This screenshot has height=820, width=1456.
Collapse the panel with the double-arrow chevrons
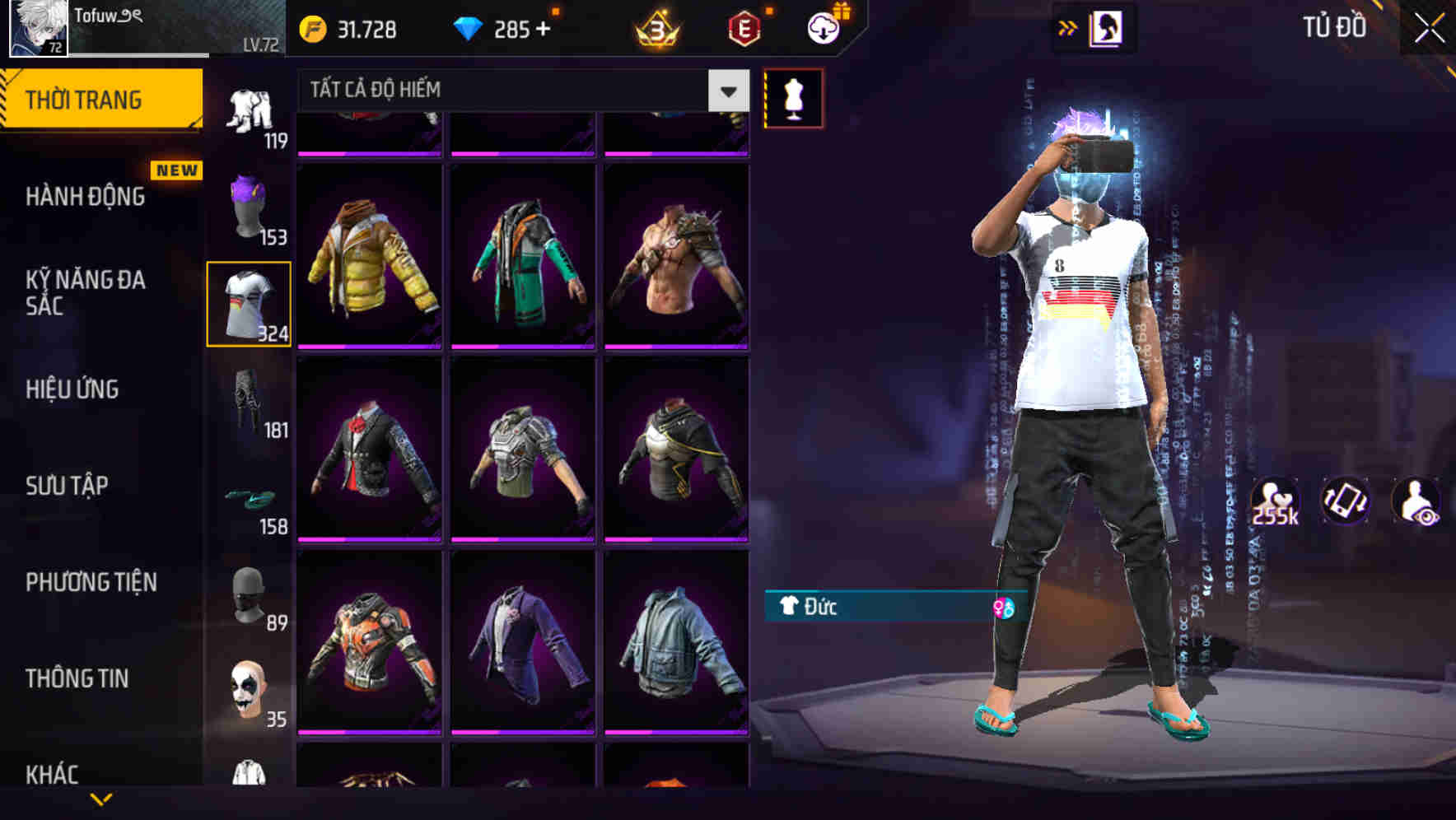[1069, 26]
